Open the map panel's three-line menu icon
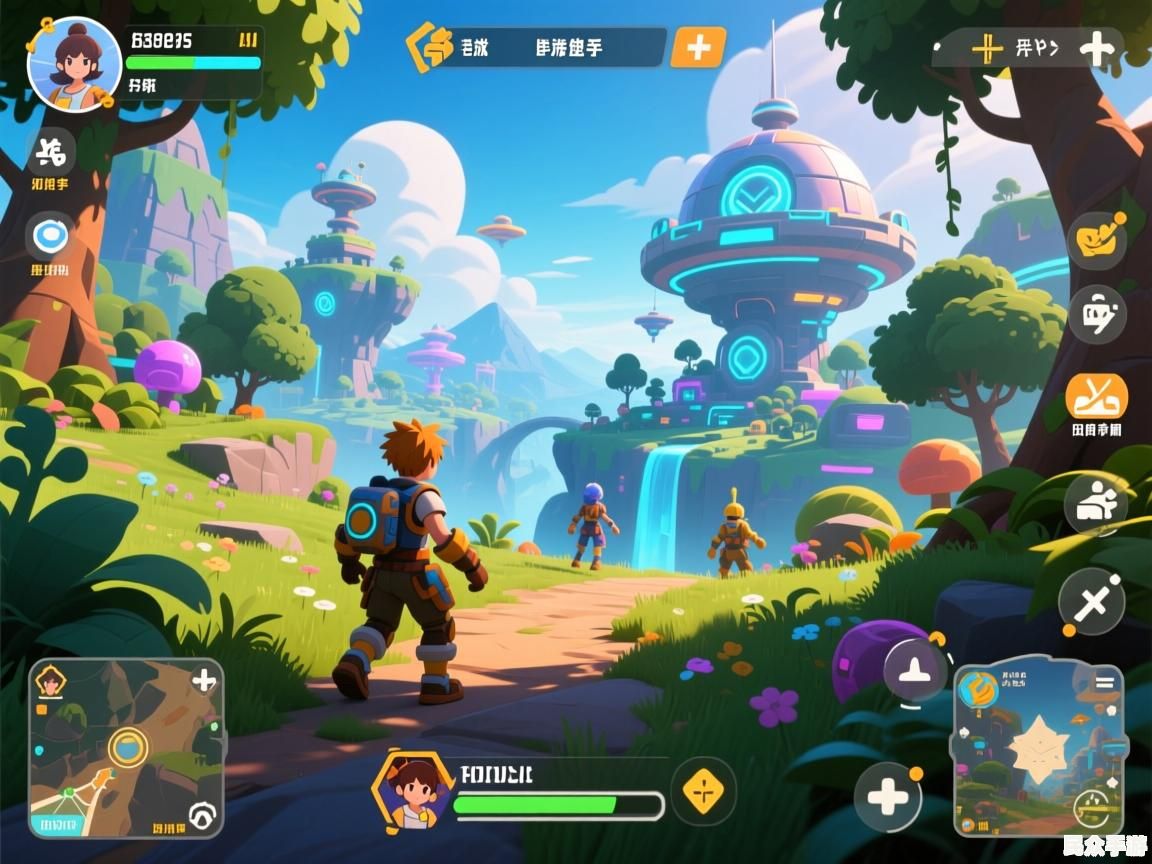1152x864 pixels. 1104,683
